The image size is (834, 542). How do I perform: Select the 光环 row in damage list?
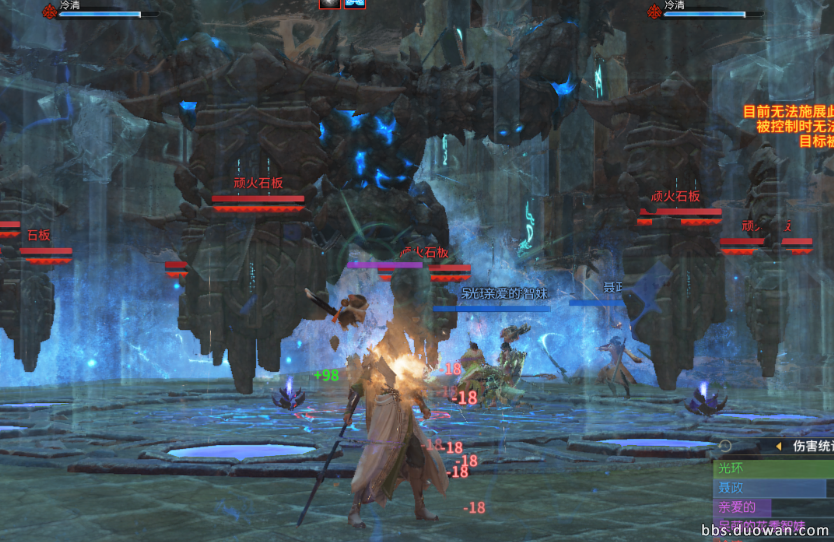click(x=772, y=468)
